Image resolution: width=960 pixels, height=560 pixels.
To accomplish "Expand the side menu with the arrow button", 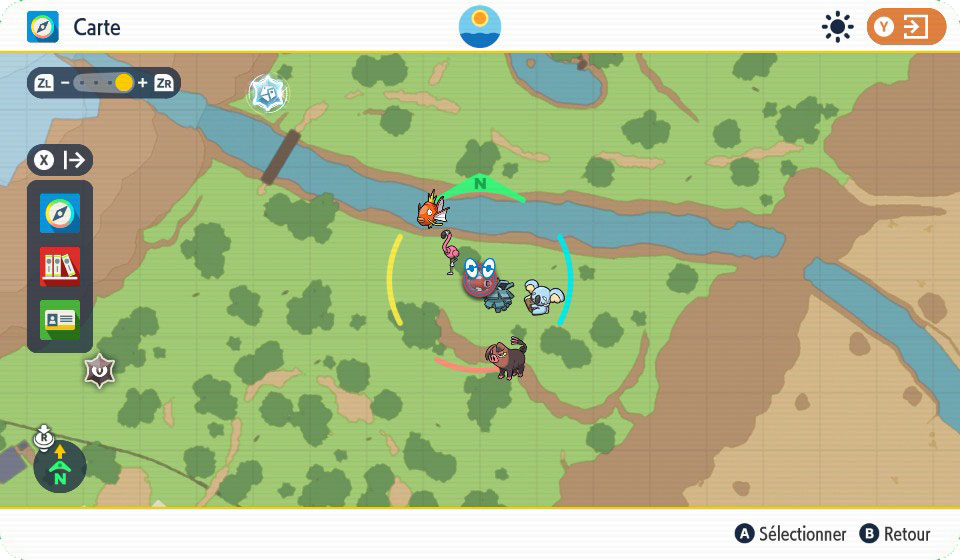I will point(61,160).
